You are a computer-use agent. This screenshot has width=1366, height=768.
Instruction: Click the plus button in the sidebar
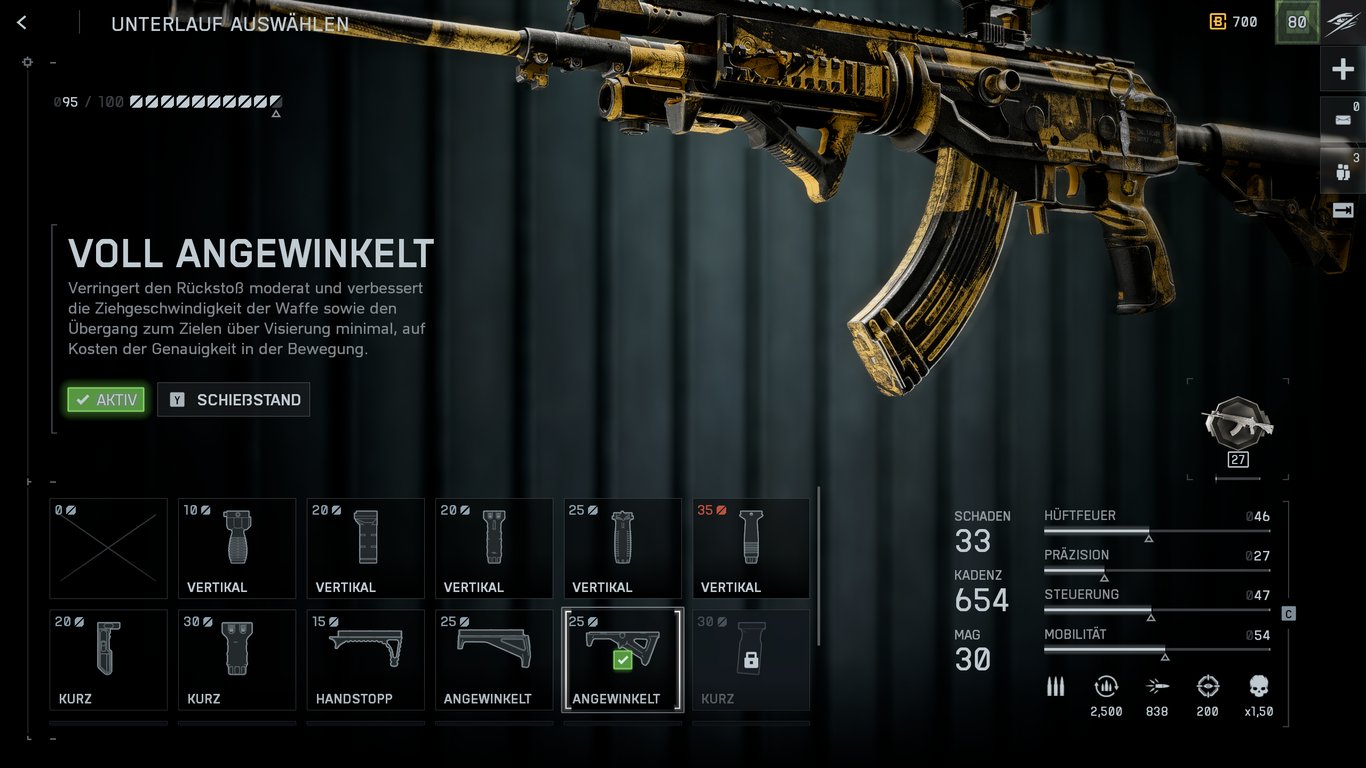[x=1342, y=69]
